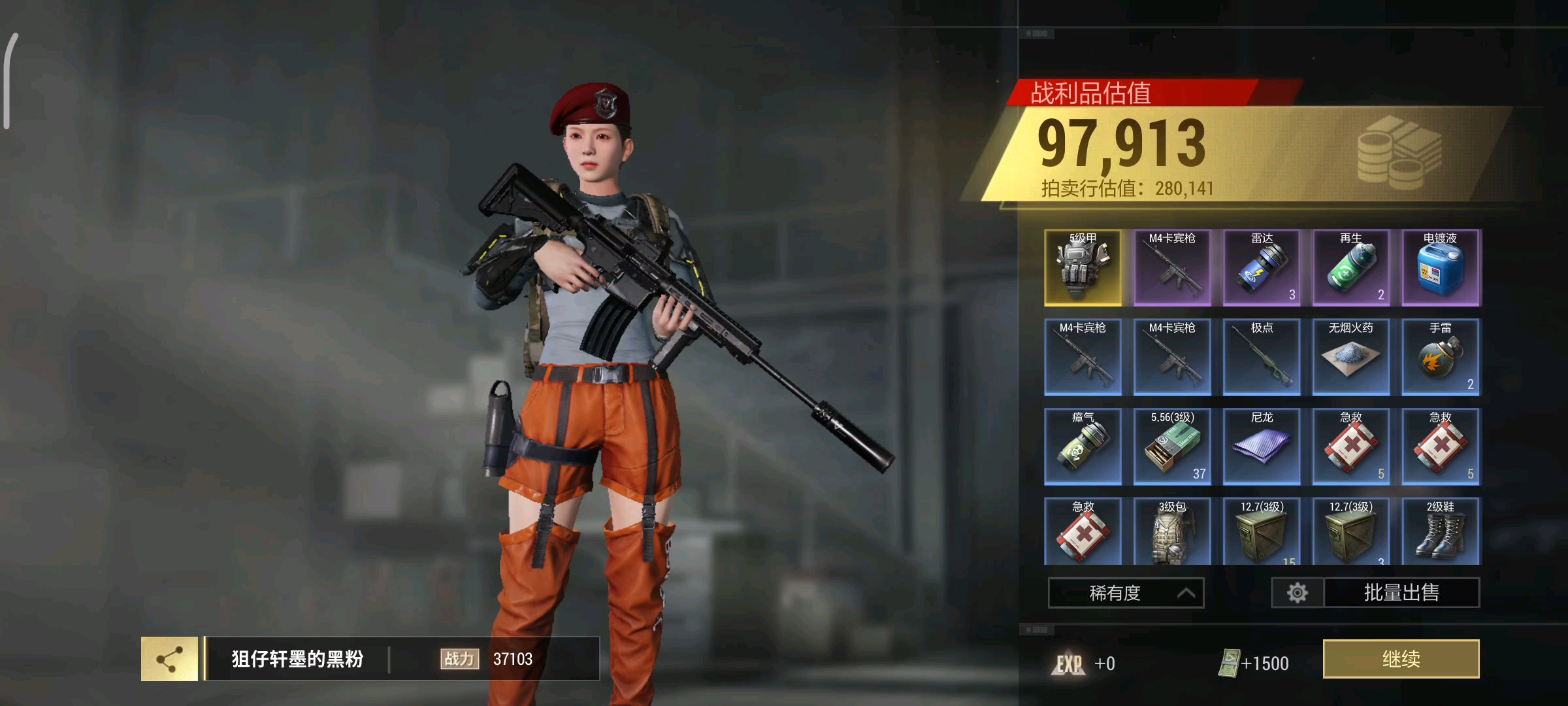Pick the 电镀液 blue jug item

[1441, 268]
